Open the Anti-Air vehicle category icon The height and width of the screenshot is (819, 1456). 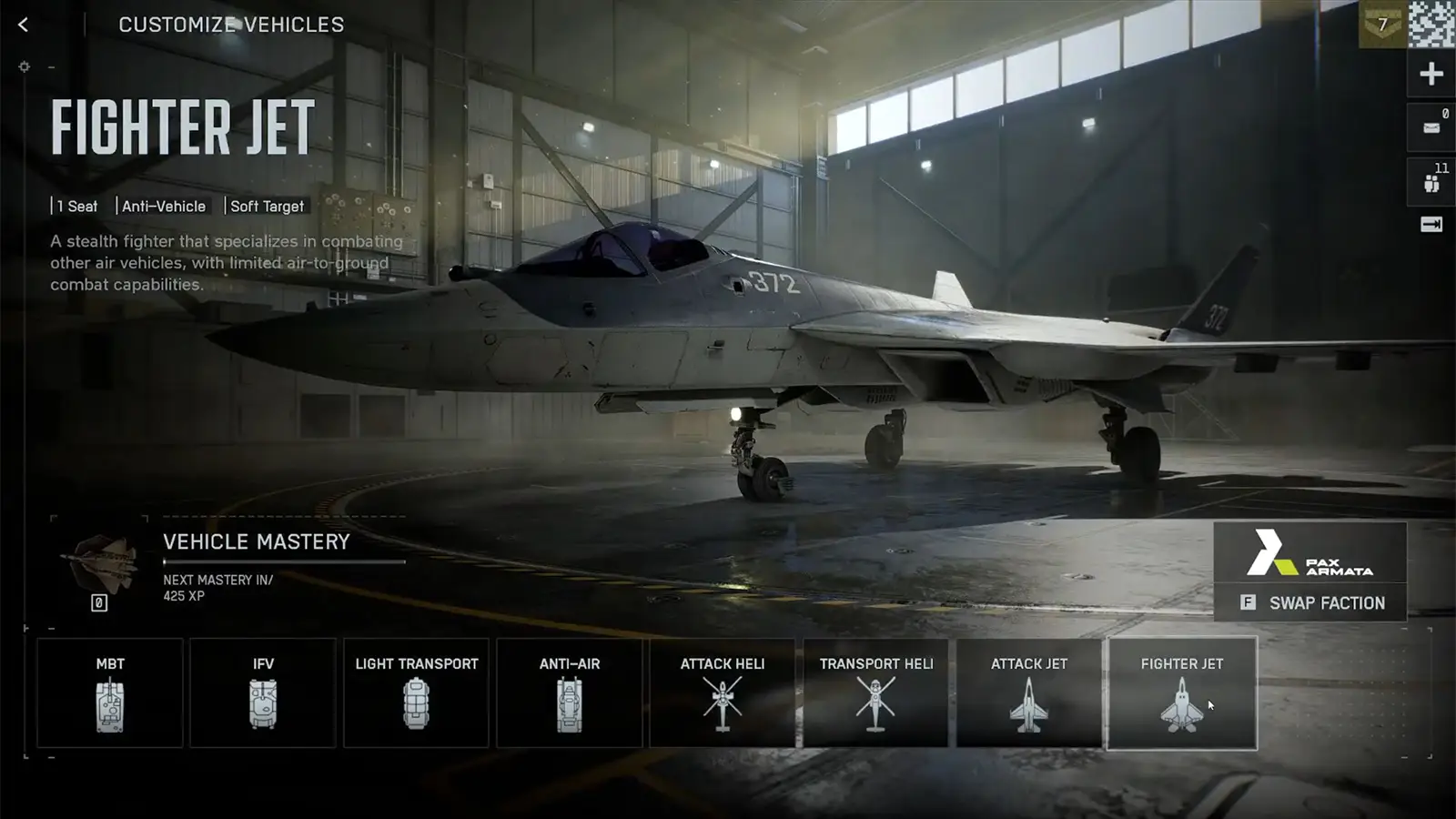pyautogui.click(x=569, y=692)
